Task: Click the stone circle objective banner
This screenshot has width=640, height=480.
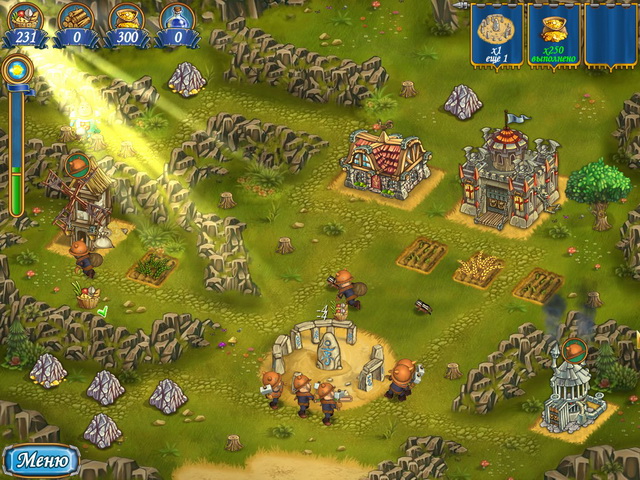Action: pyautogui.click(x=496, y=33)
